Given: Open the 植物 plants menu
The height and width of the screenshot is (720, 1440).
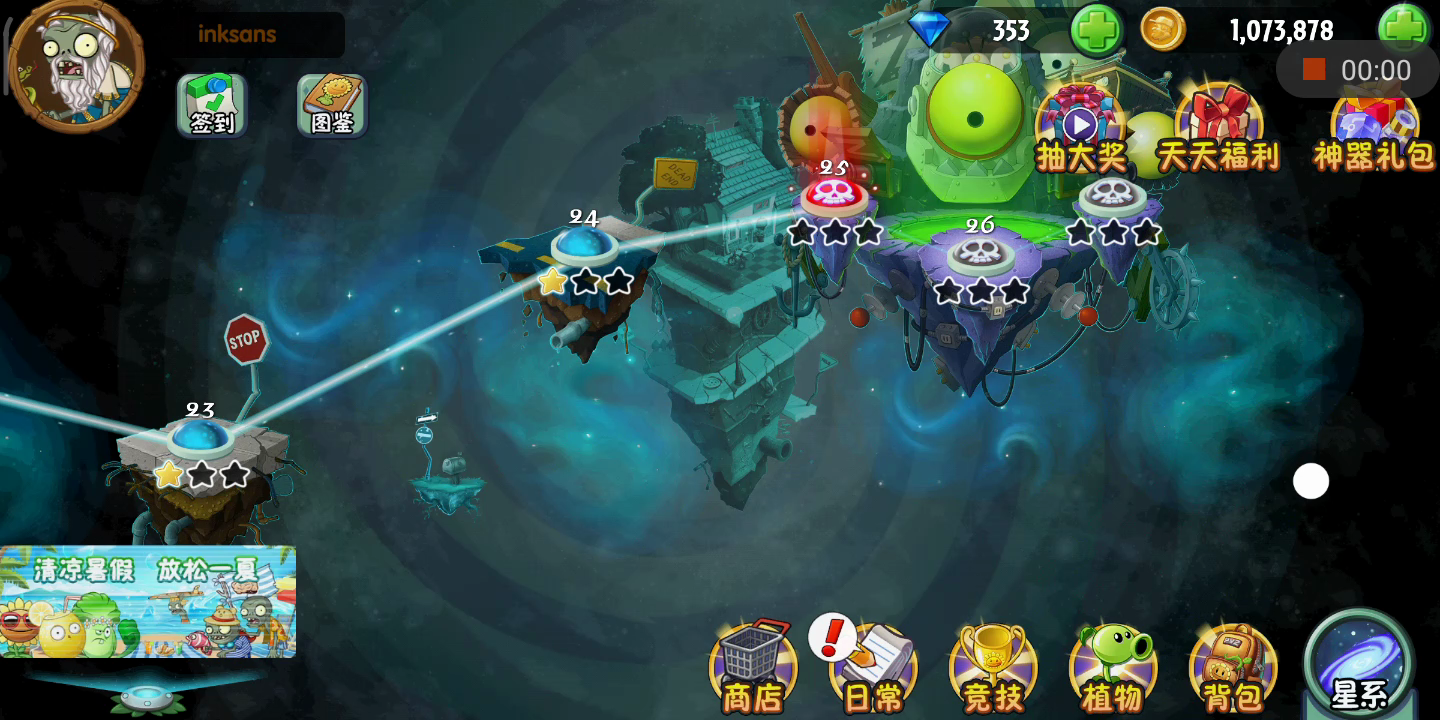Looking at the screenshot, I should (1113, 665).
